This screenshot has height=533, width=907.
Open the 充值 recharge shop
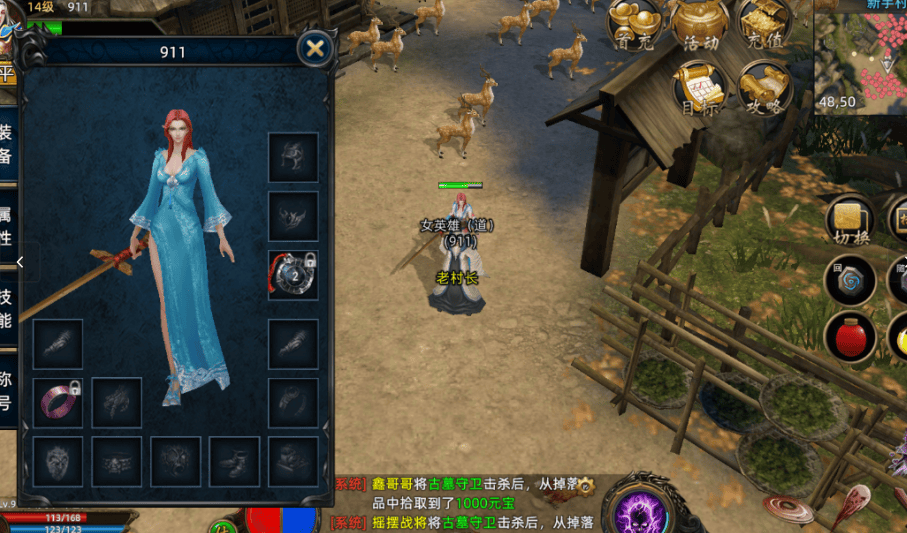click(765, 25)
